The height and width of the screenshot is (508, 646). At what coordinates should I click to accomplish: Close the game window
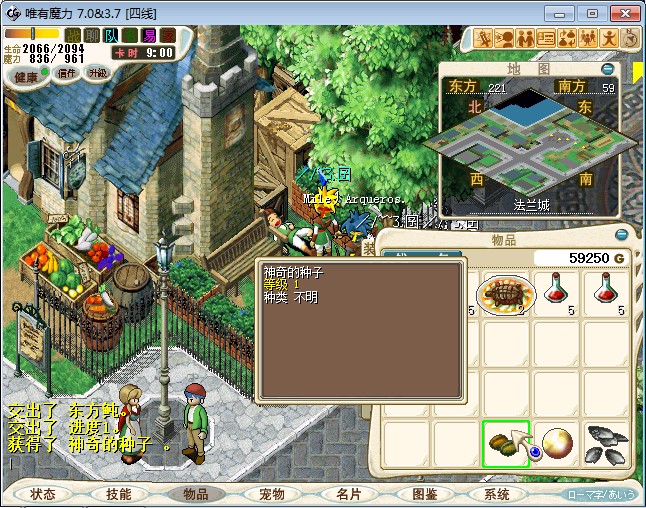point(623,13)
